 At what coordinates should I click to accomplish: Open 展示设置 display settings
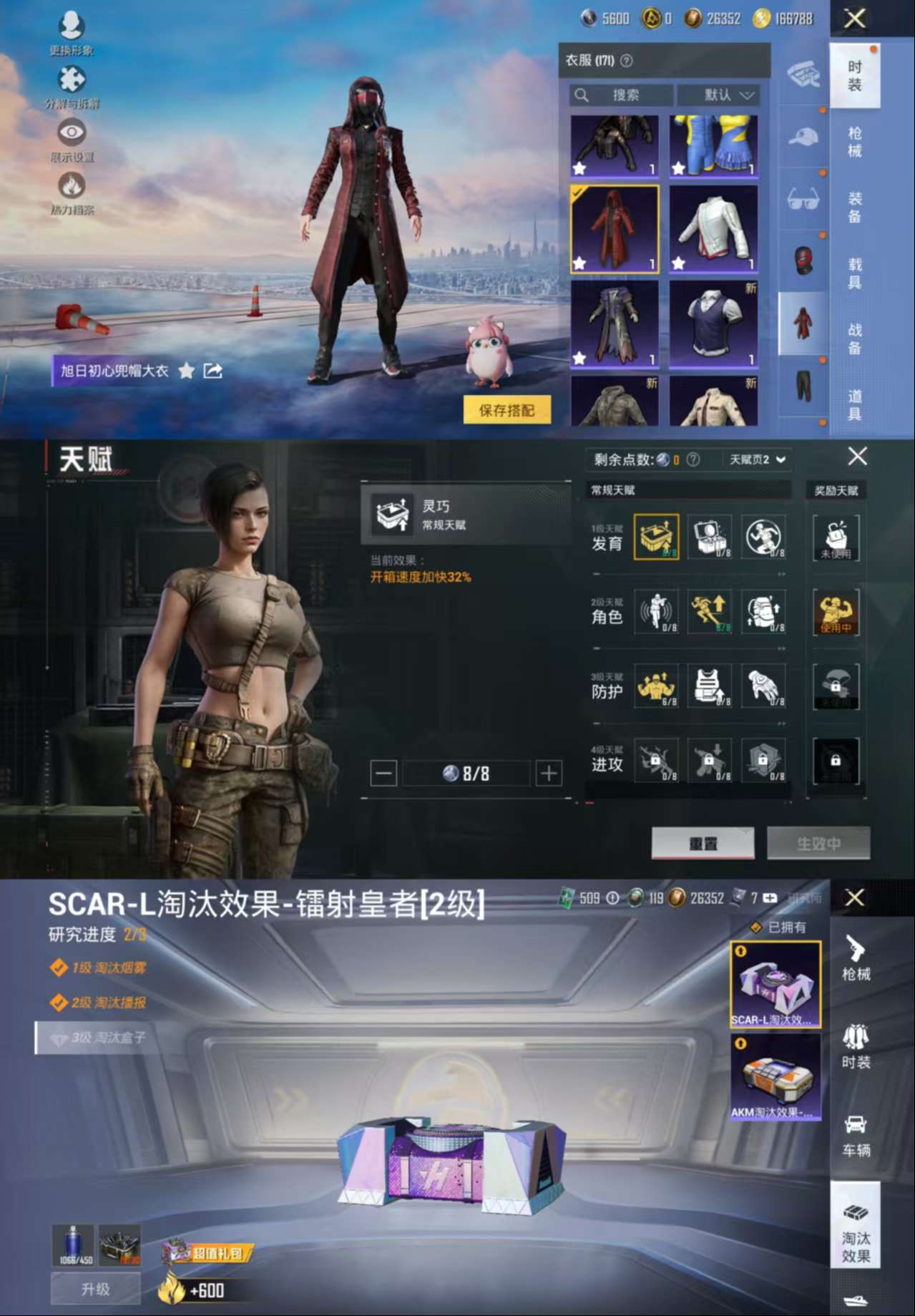[x=72, y=140]
